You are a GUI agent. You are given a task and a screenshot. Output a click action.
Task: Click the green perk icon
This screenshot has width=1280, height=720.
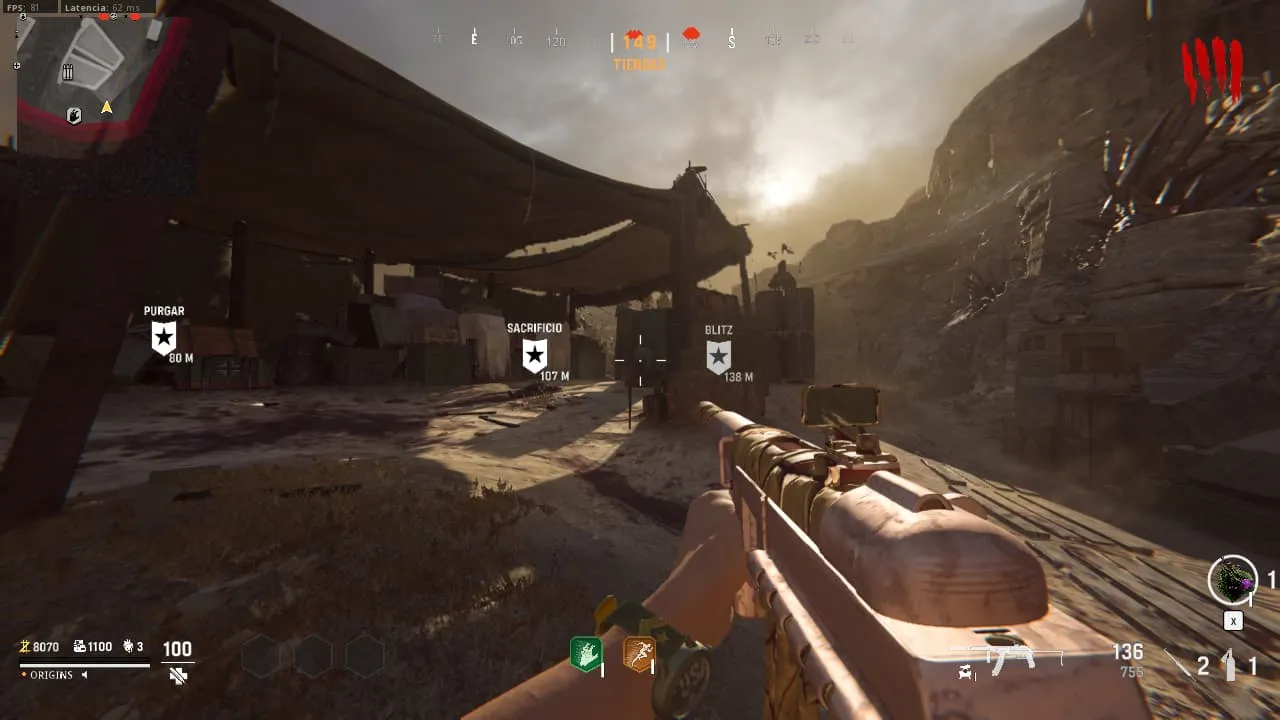click(586, 655)
